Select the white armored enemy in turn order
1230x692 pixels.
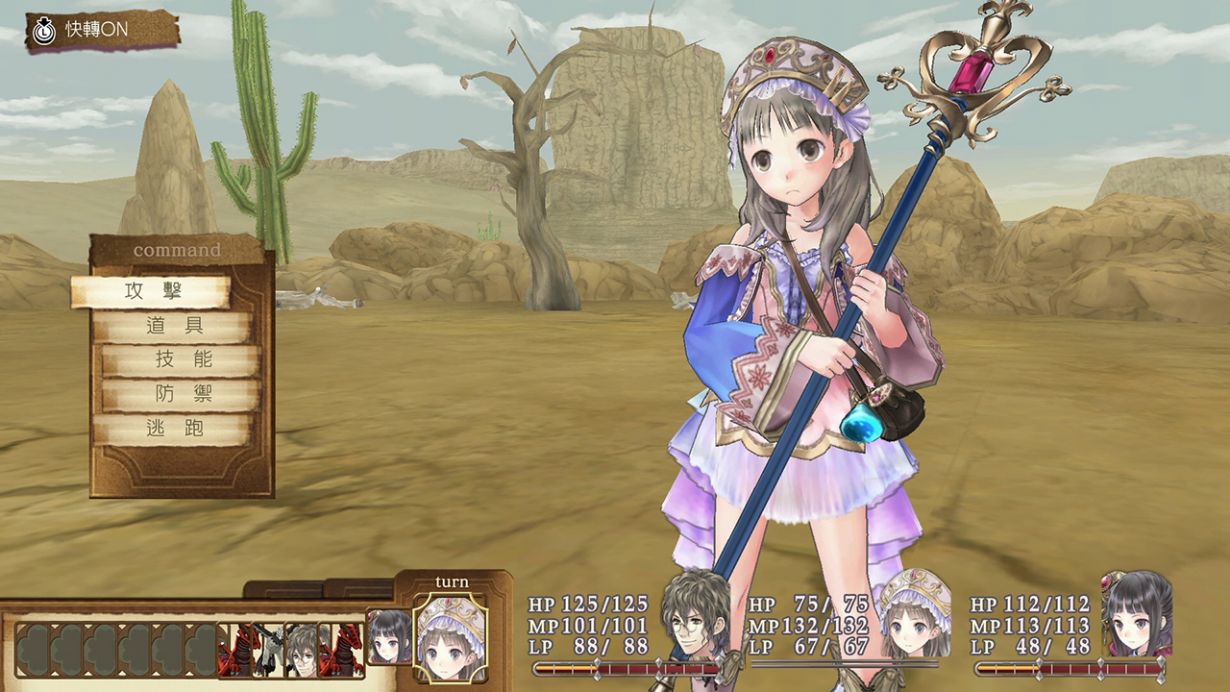tap(268, 648)
